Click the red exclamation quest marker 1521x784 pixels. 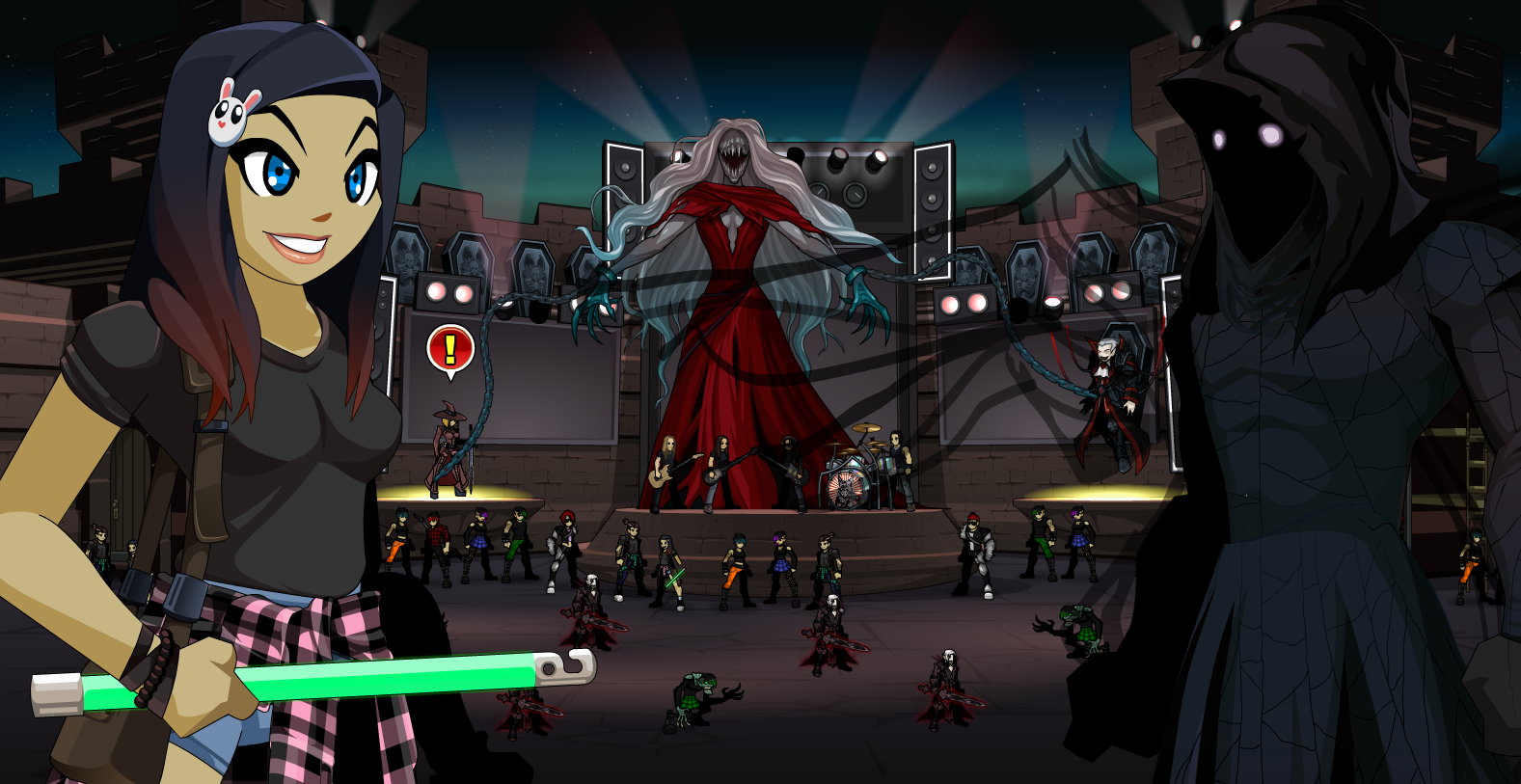click(x=449, y=348)
